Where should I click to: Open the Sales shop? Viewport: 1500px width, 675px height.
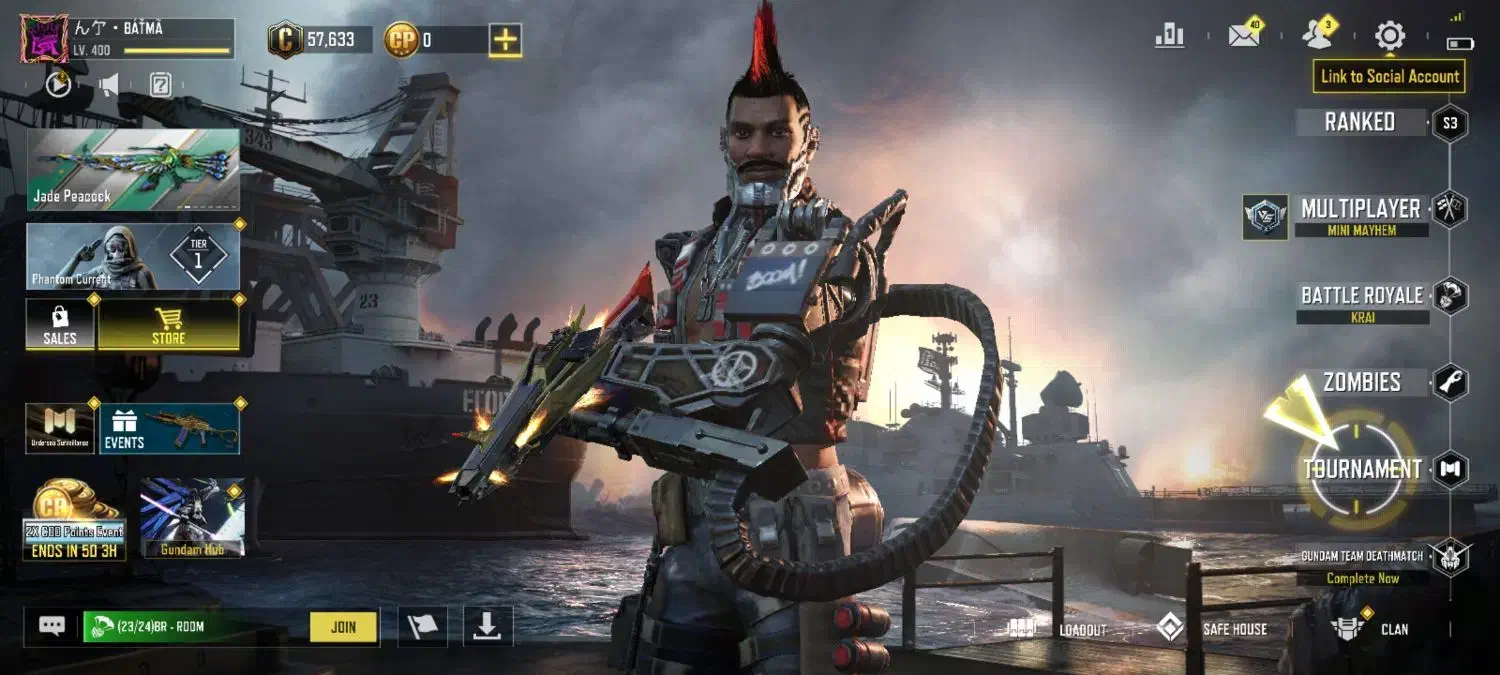(60, 326)
